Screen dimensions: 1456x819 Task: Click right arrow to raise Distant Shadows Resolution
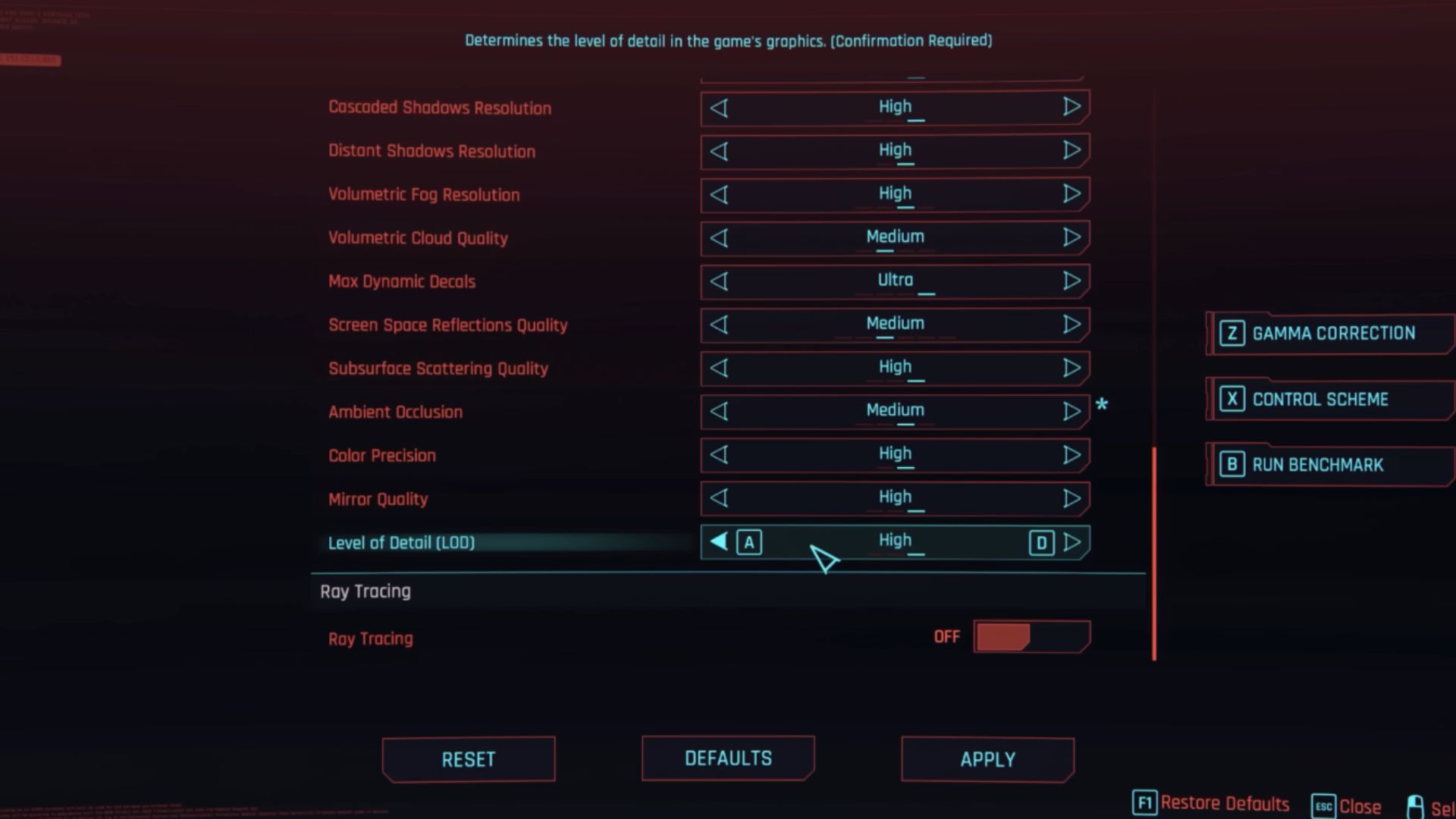(x=1072, y=151)
